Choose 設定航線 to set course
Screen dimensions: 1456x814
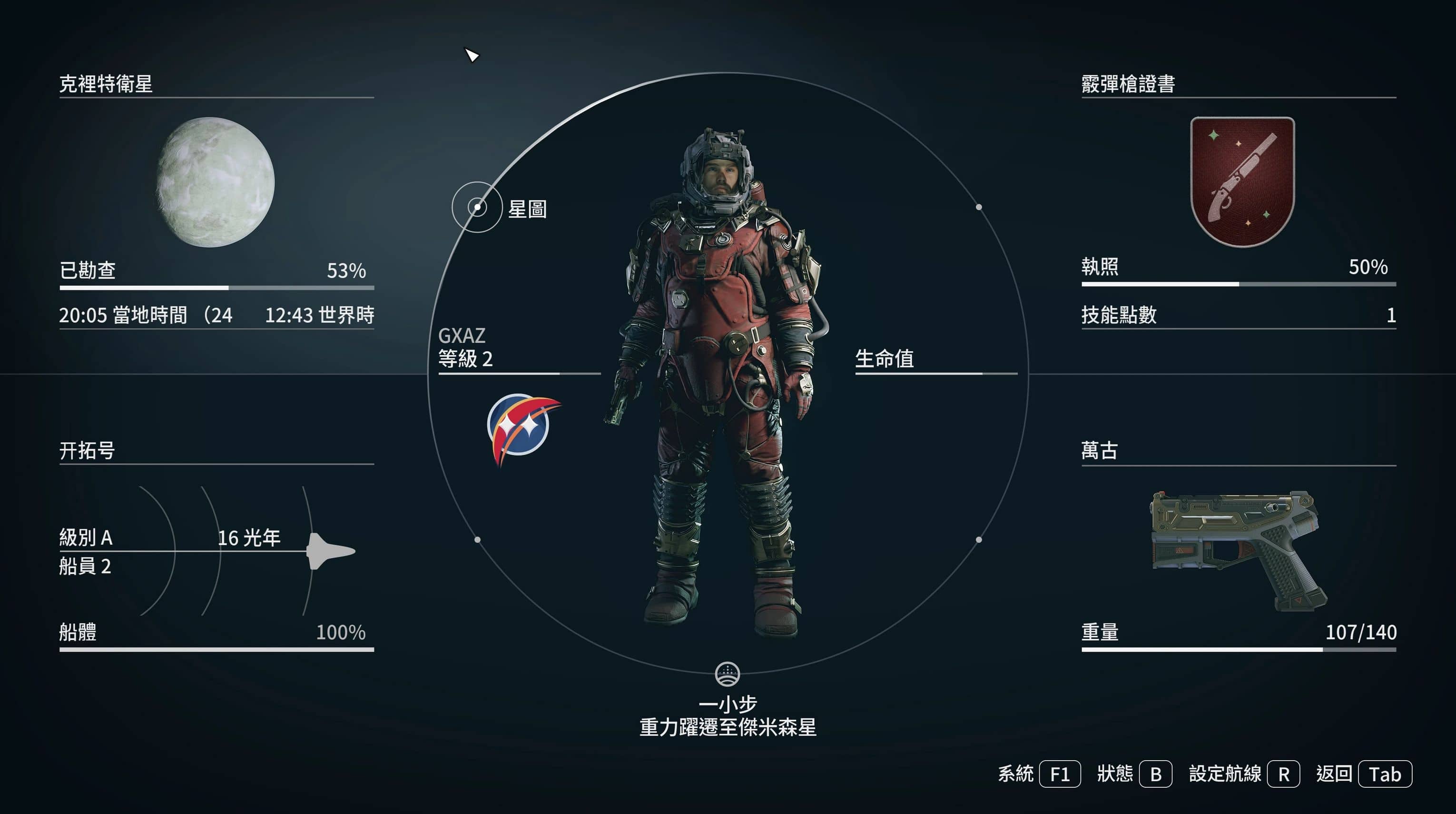(x=1243, y=774)
